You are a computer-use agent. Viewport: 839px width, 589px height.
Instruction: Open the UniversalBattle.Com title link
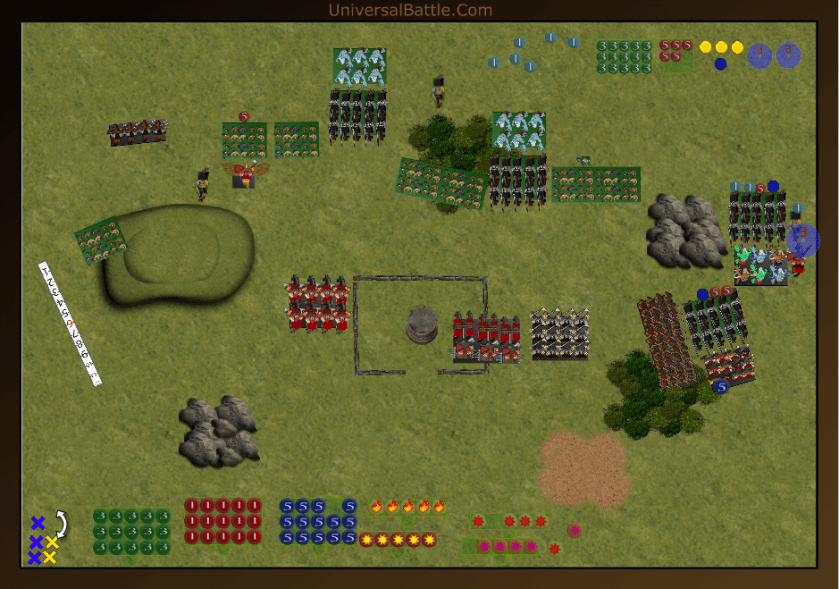coord(410,10)
